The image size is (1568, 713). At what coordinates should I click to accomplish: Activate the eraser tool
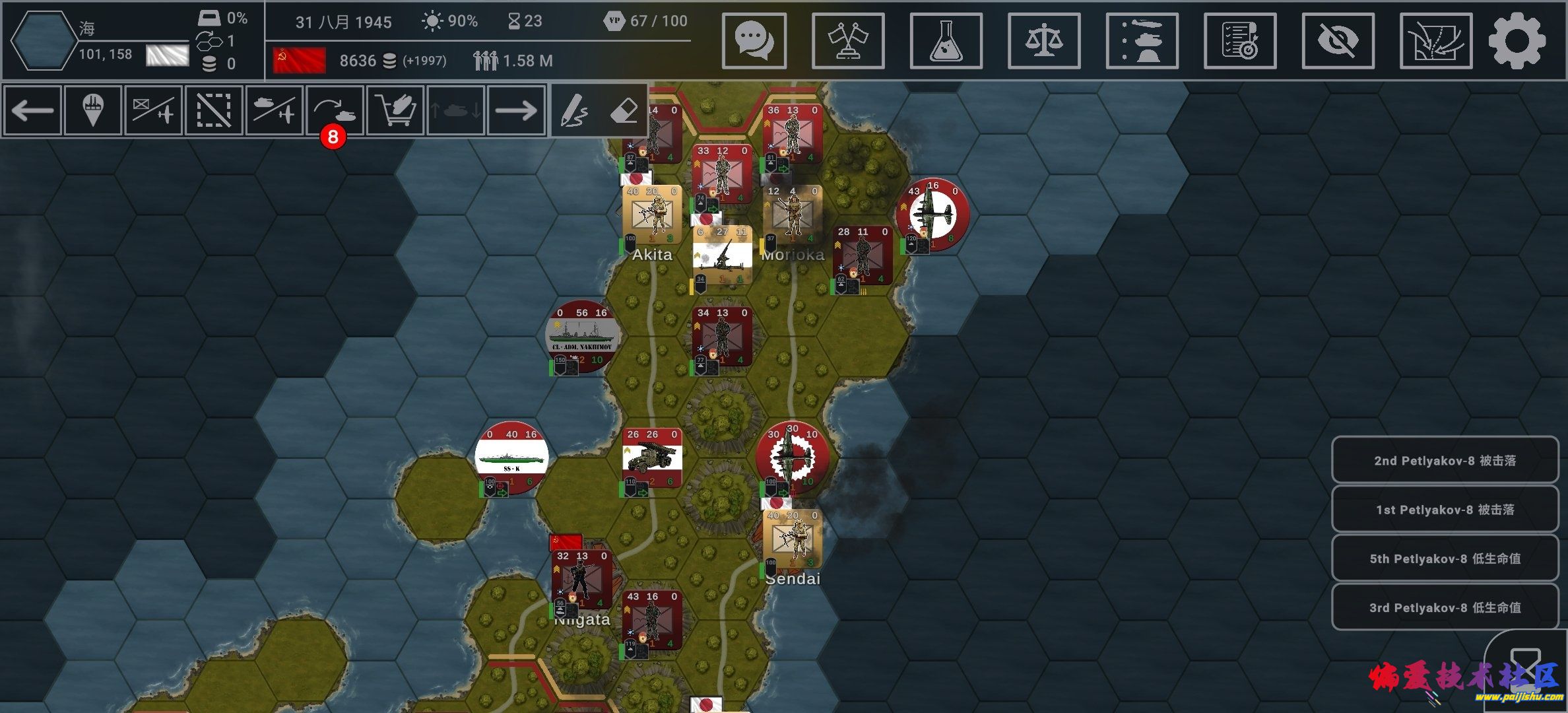pos(623,110)
